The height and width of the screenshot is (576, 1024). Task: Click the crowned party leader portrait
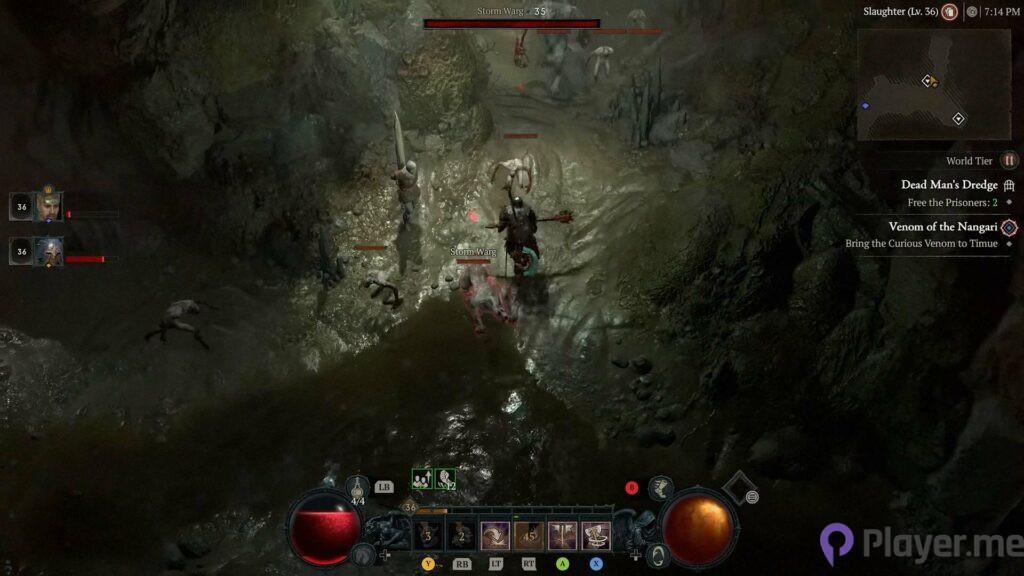click(49, 206)
